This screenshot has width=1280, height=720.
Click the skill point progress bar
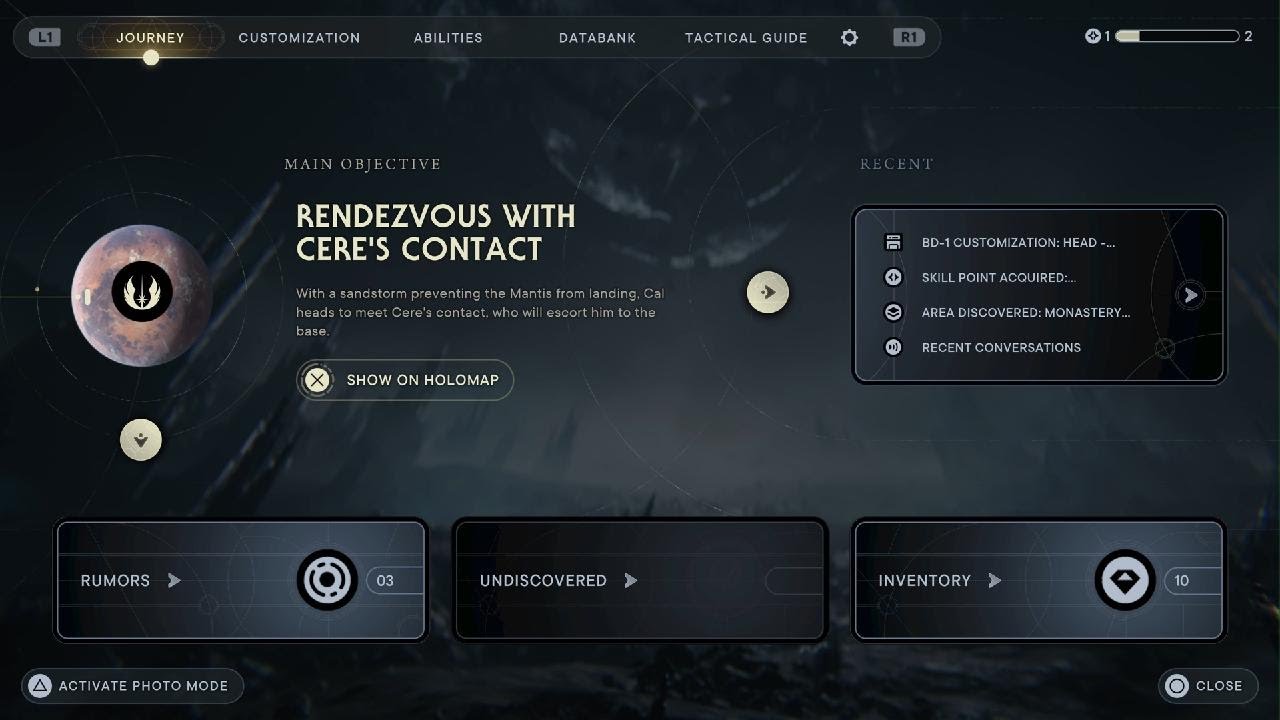(x=1180, y=35)
